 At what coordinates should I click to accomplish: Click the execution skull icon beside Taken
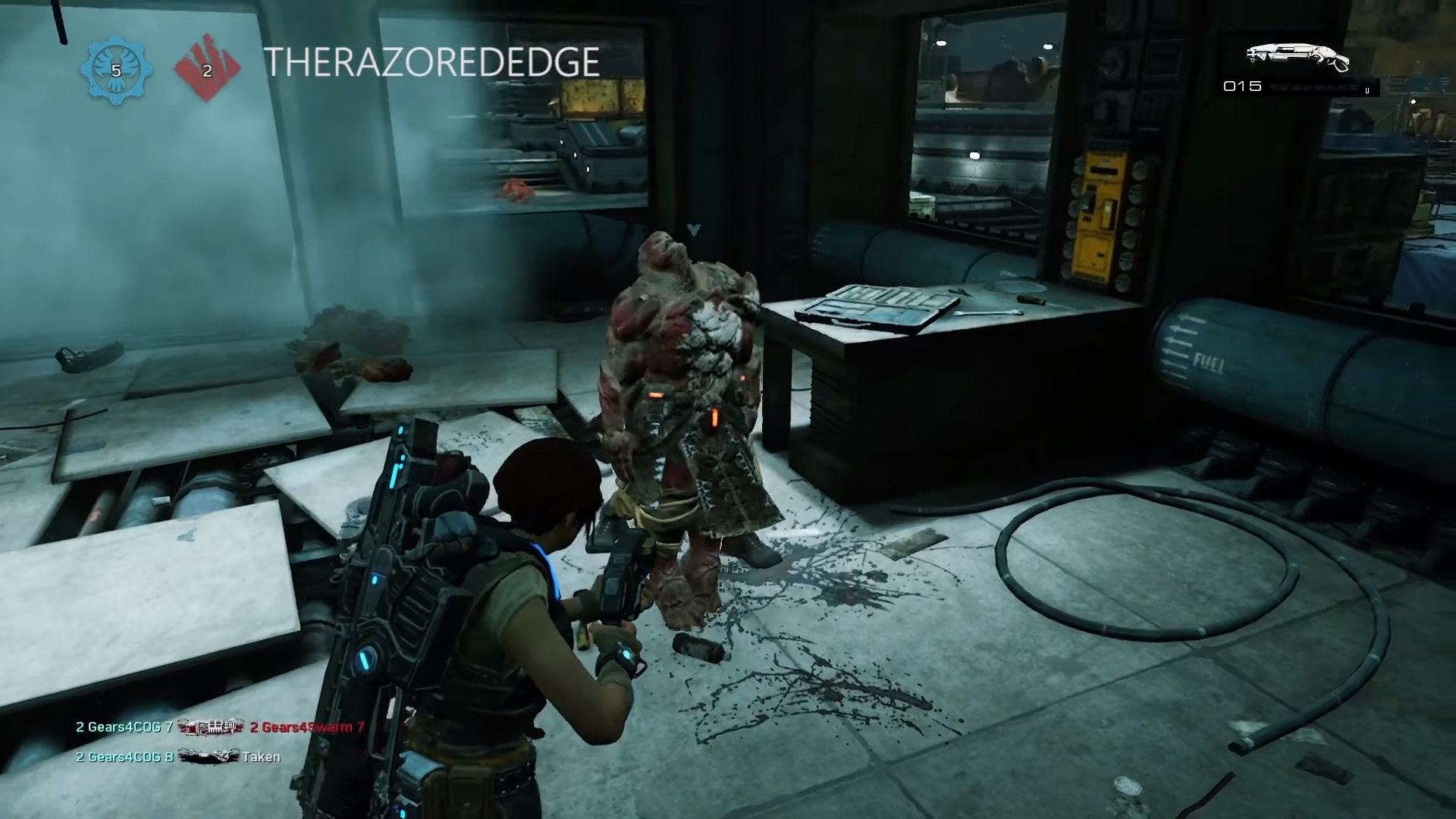pyautogui.click(x=209, y=756)
